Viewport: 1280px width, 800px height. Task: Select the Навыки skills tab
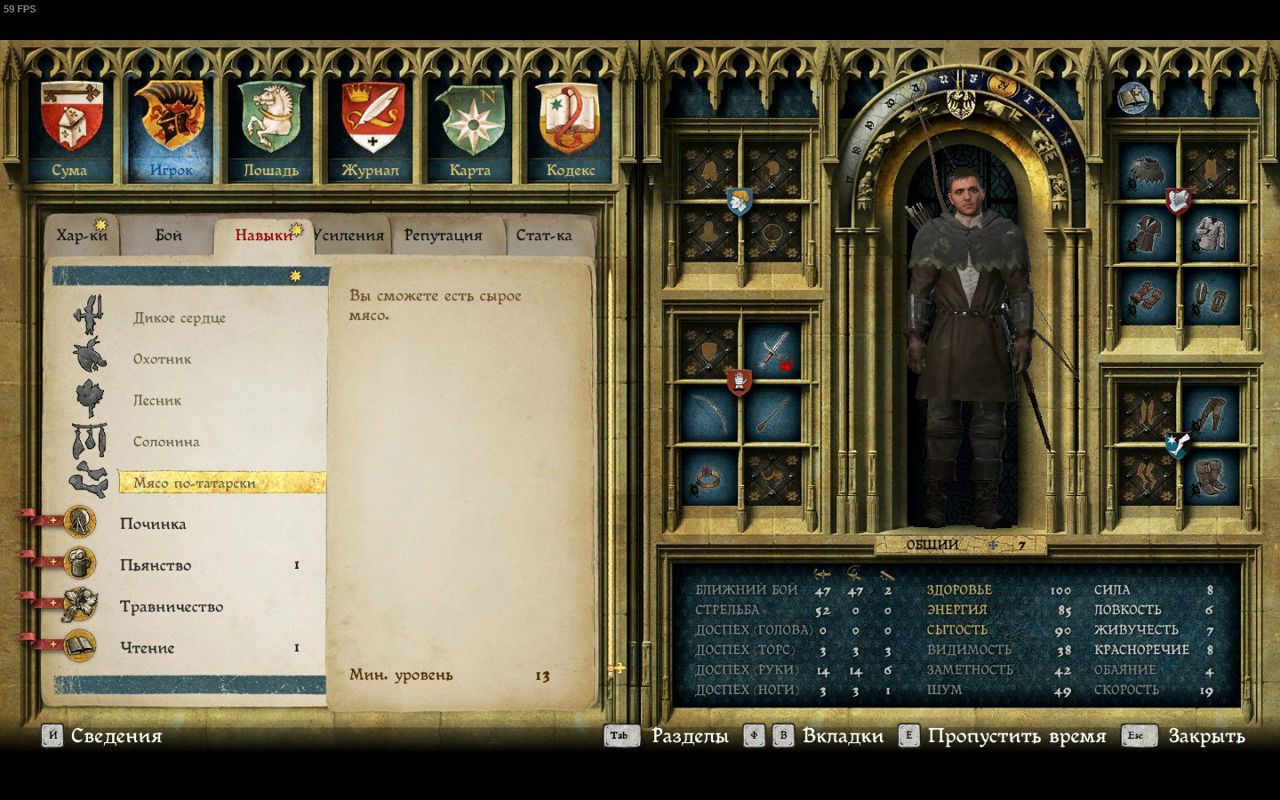click(x=263, y=236)
